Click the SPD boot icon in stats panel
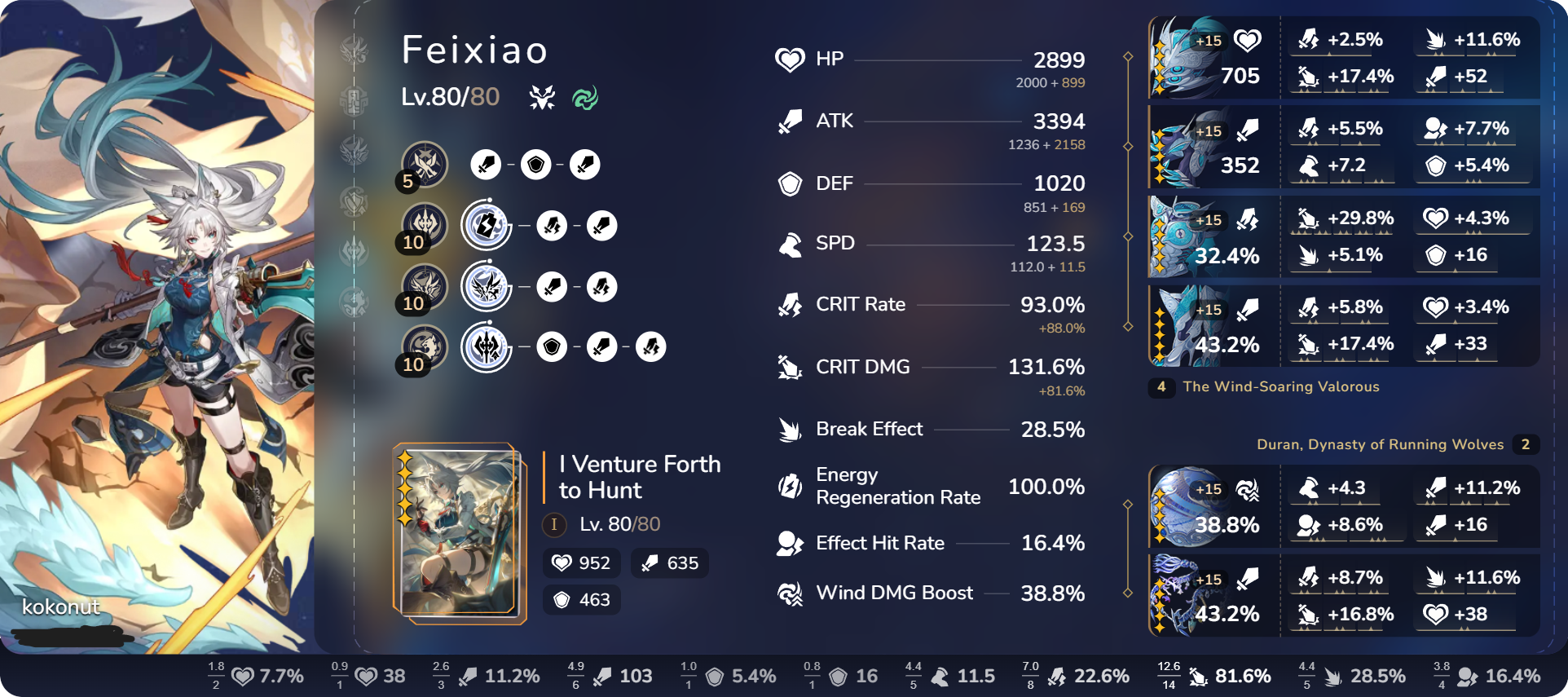The image size is (1568, 697). click(789, 243)
